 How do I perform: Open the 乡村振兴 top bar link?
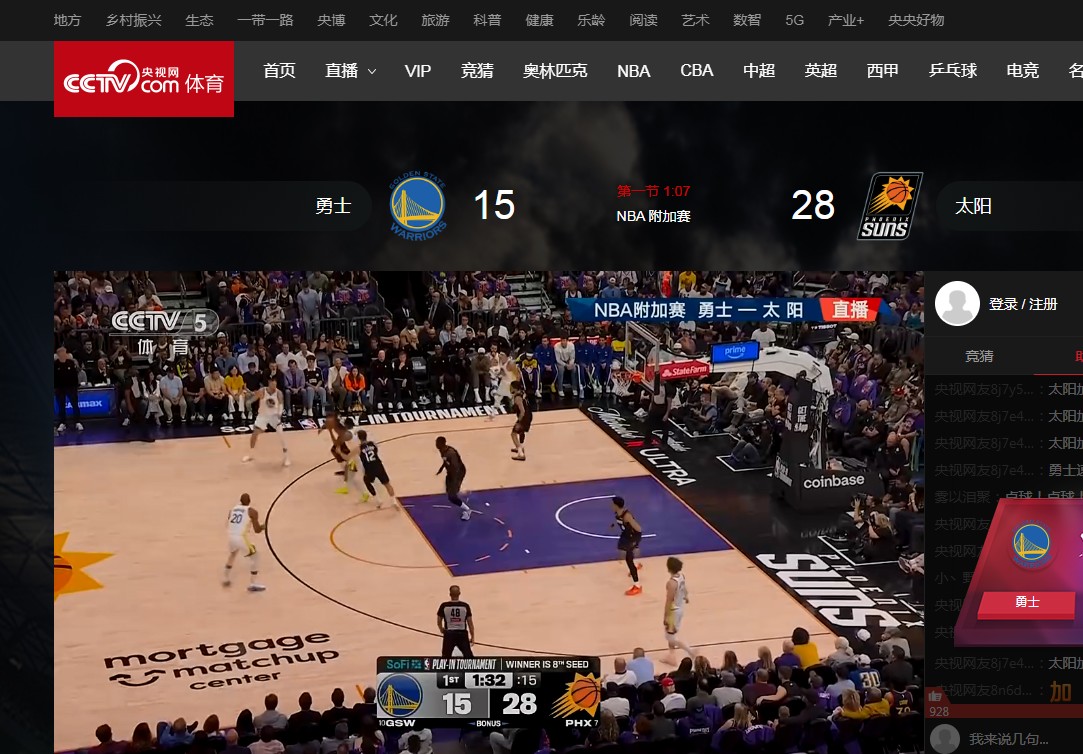[x=134, y=20]
